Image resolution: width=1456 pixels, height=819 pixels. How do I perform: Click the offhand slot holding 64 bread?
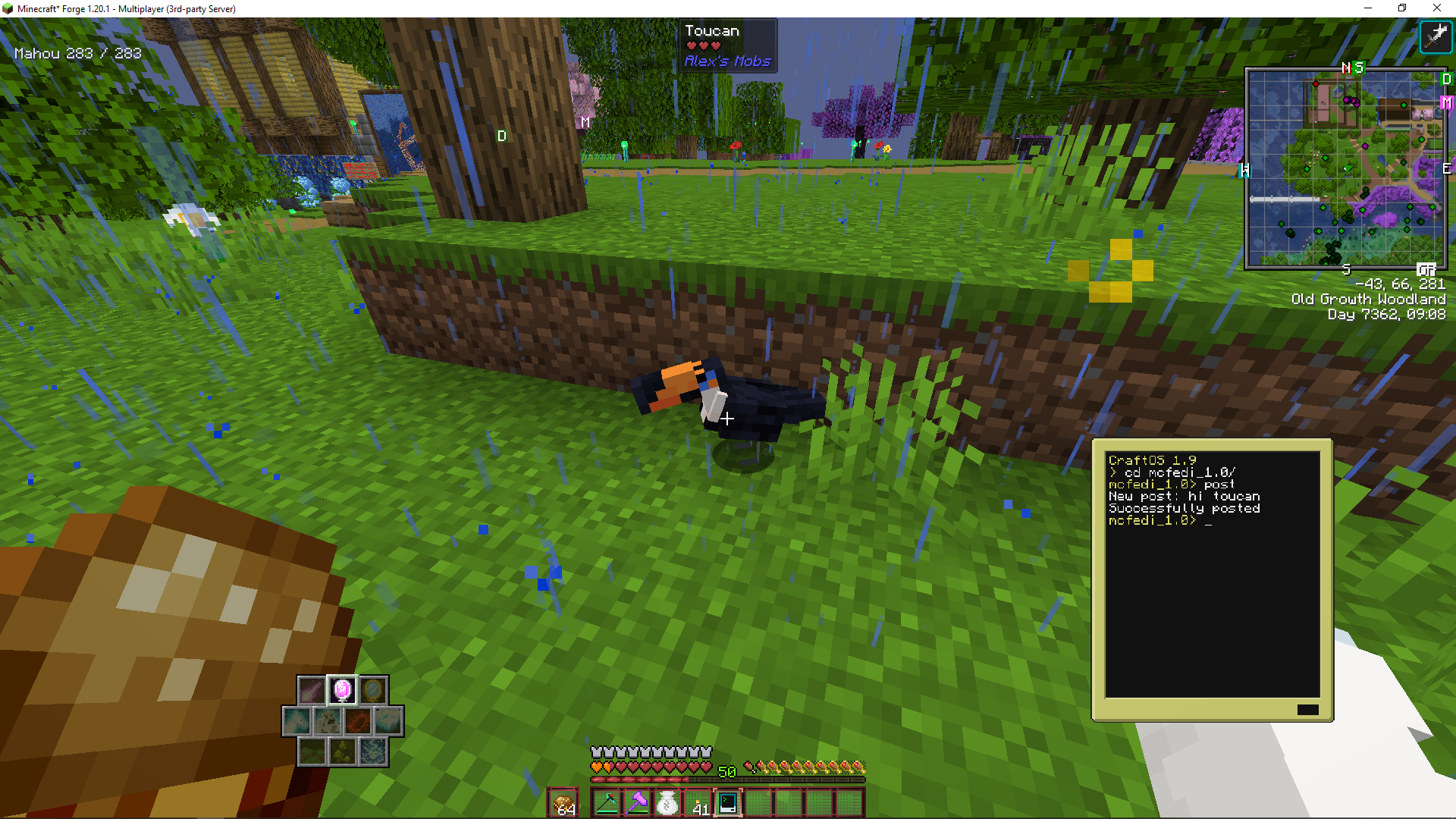pyautogui.click(x=563, y=803)
